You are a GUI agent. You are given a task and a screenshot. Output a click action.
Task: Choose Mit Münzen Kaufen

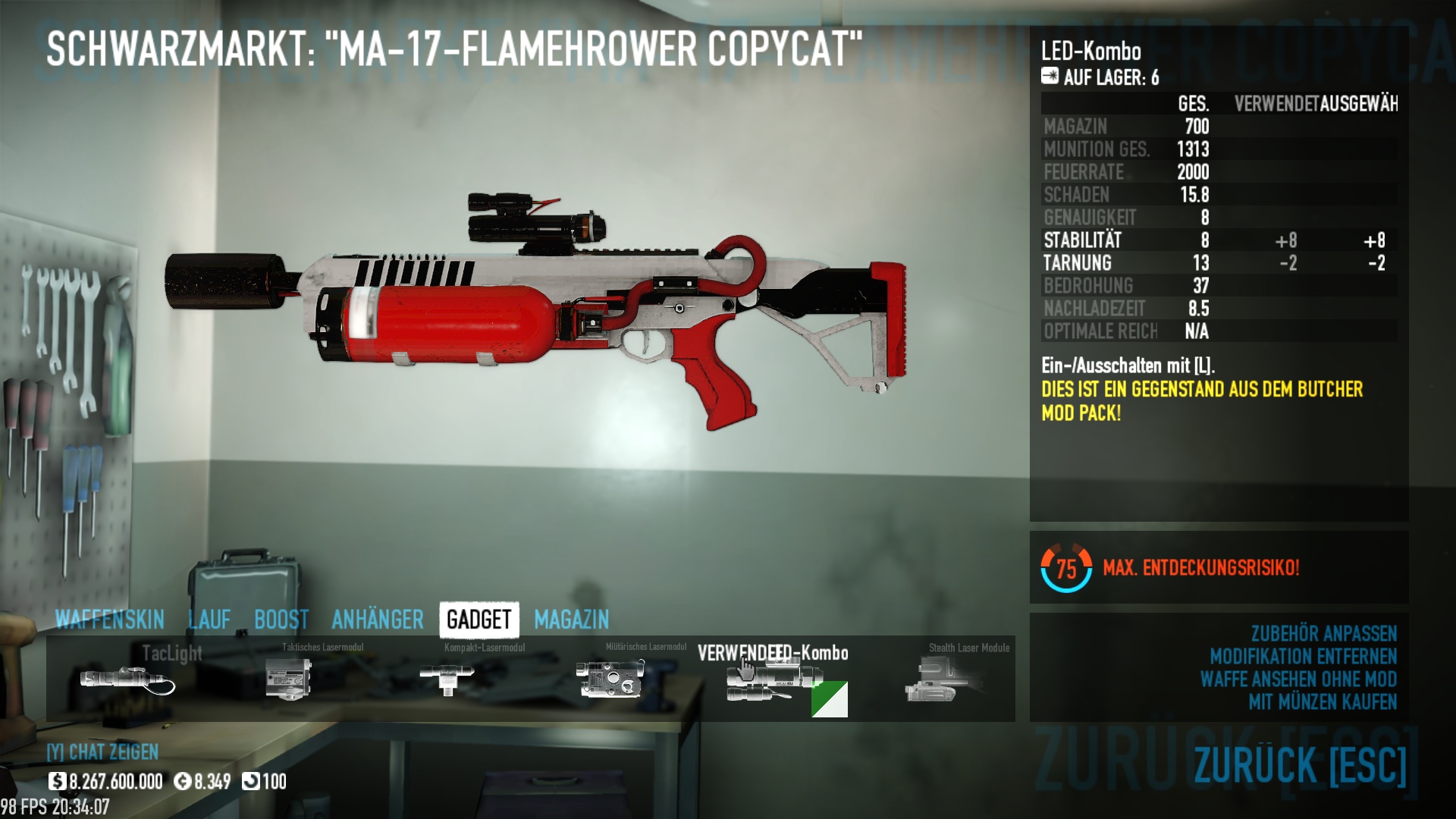click(1323, 701)
